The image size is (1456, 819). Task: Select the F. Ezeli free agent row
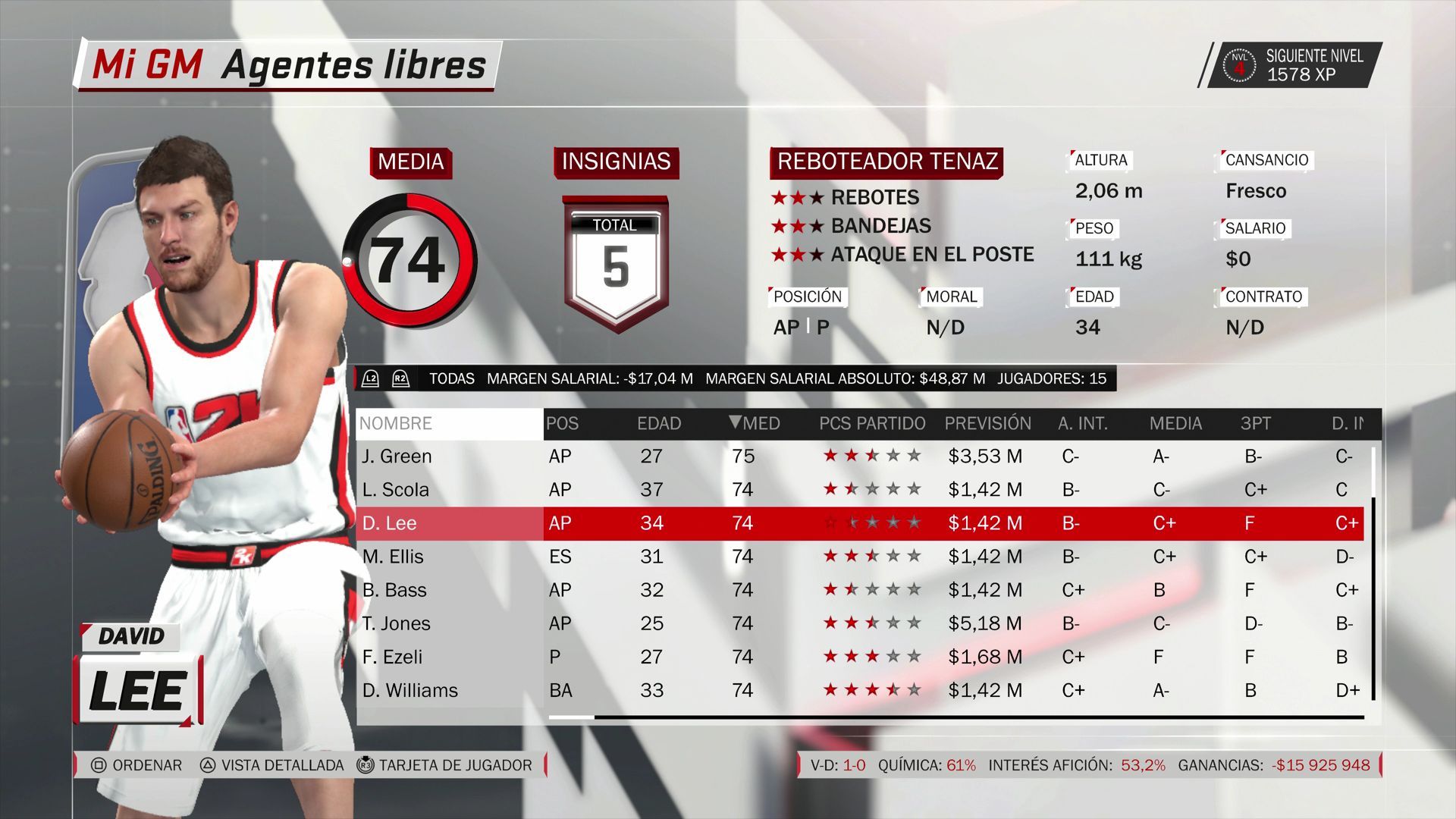tap(393, 657)
